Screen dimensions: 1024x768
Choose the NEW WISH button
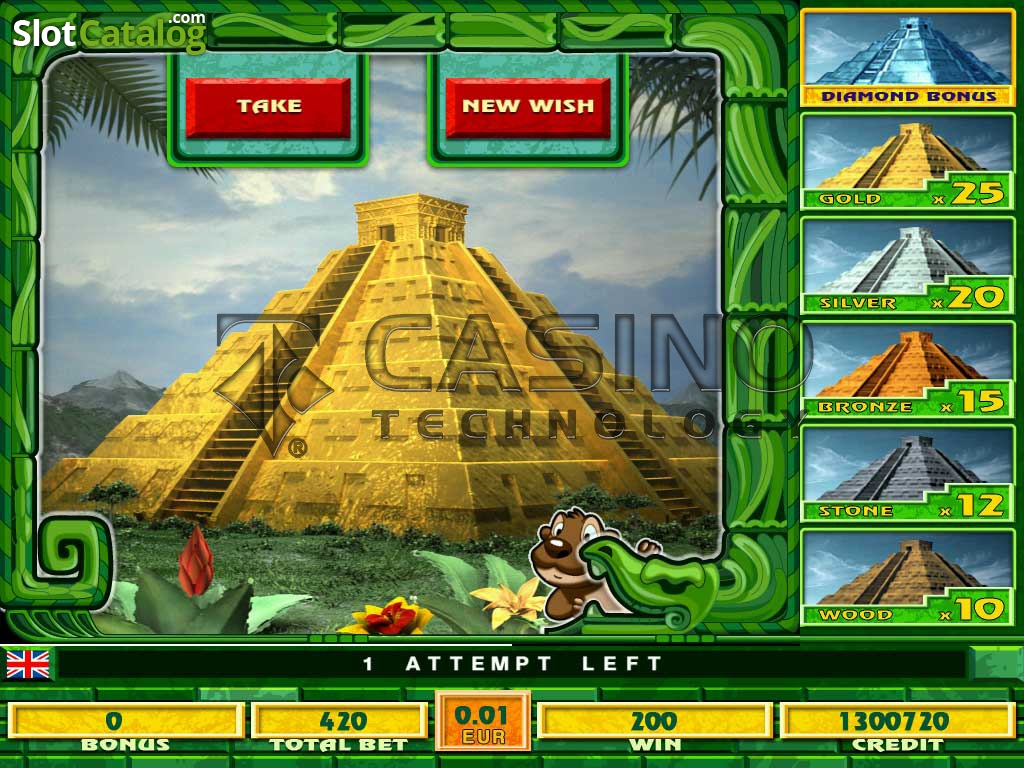point(528,107)
